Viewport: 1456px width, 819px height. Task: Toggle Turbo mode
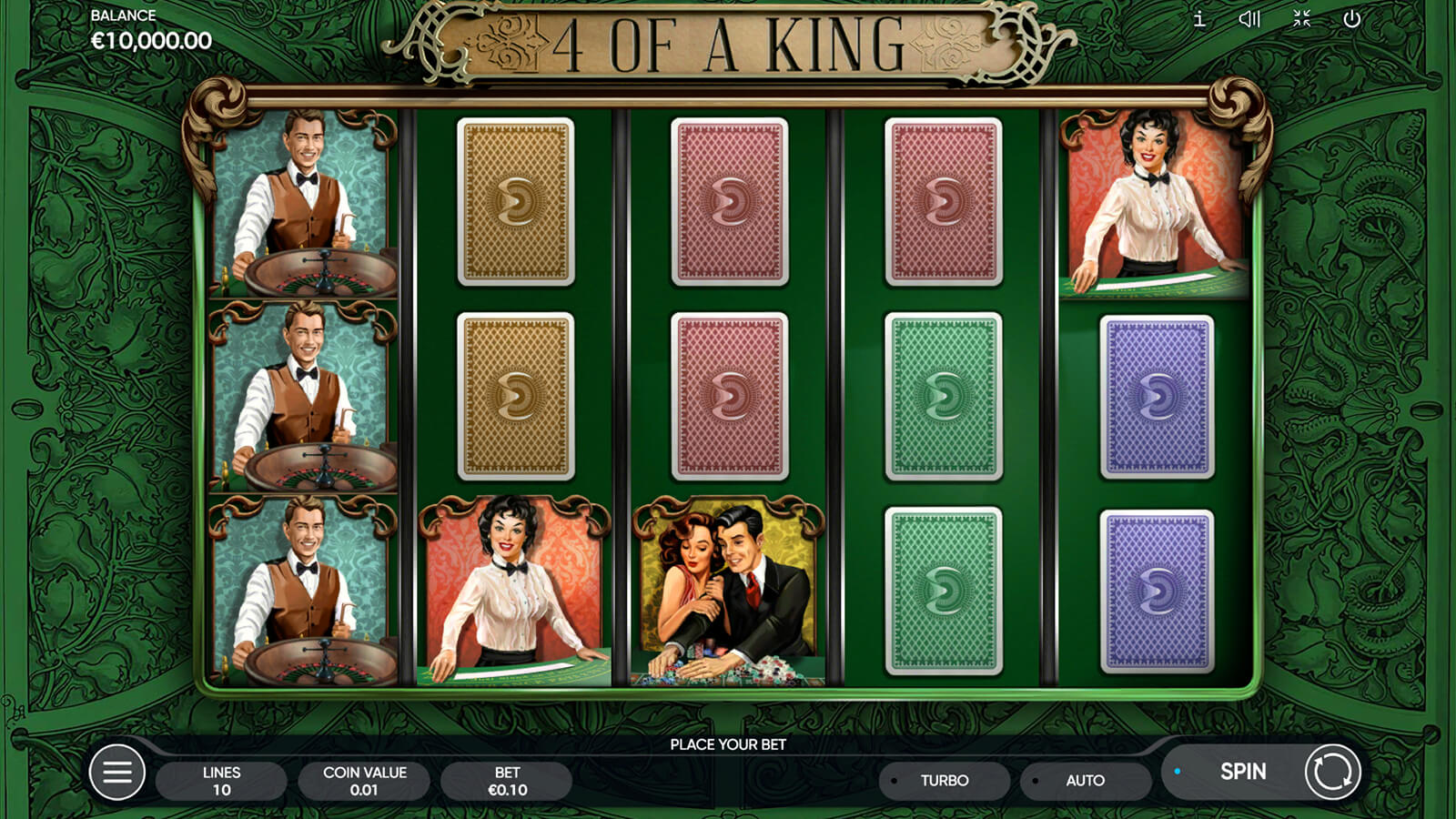point(944,781)
